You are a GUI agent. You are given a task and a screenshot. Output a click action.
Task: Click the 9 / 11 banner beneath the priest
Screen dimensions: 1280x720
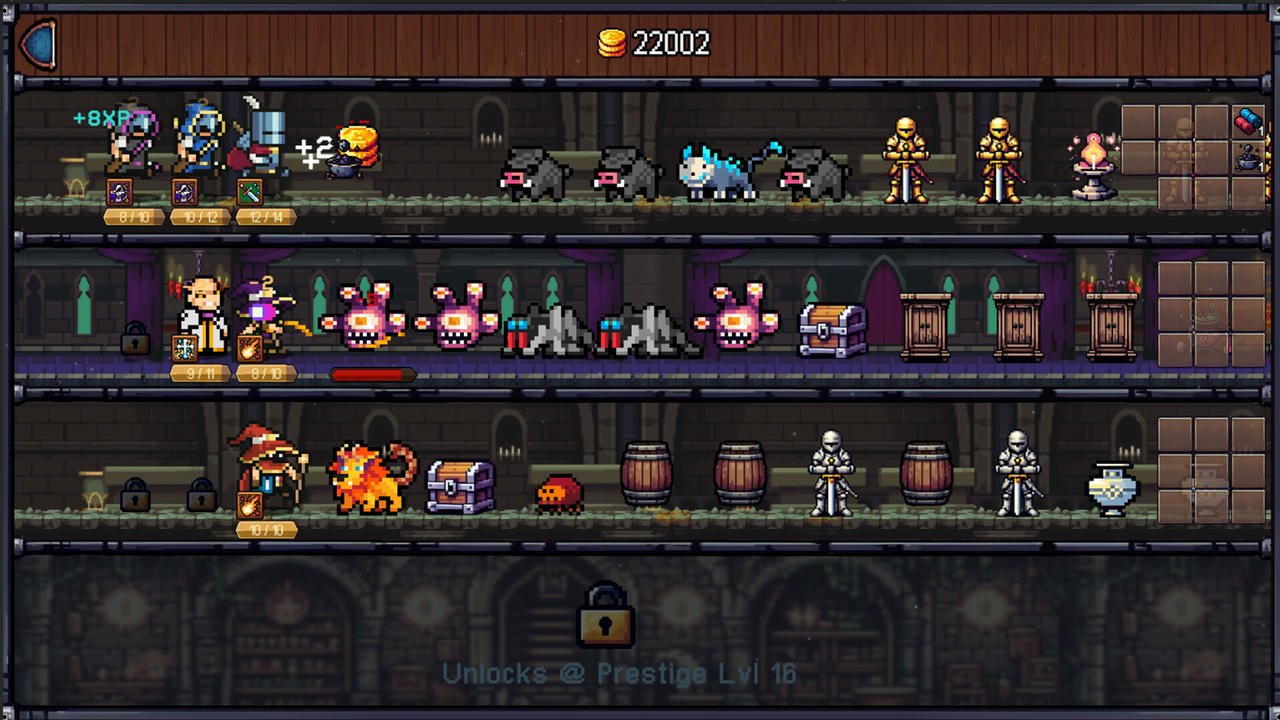coord(199,373)
